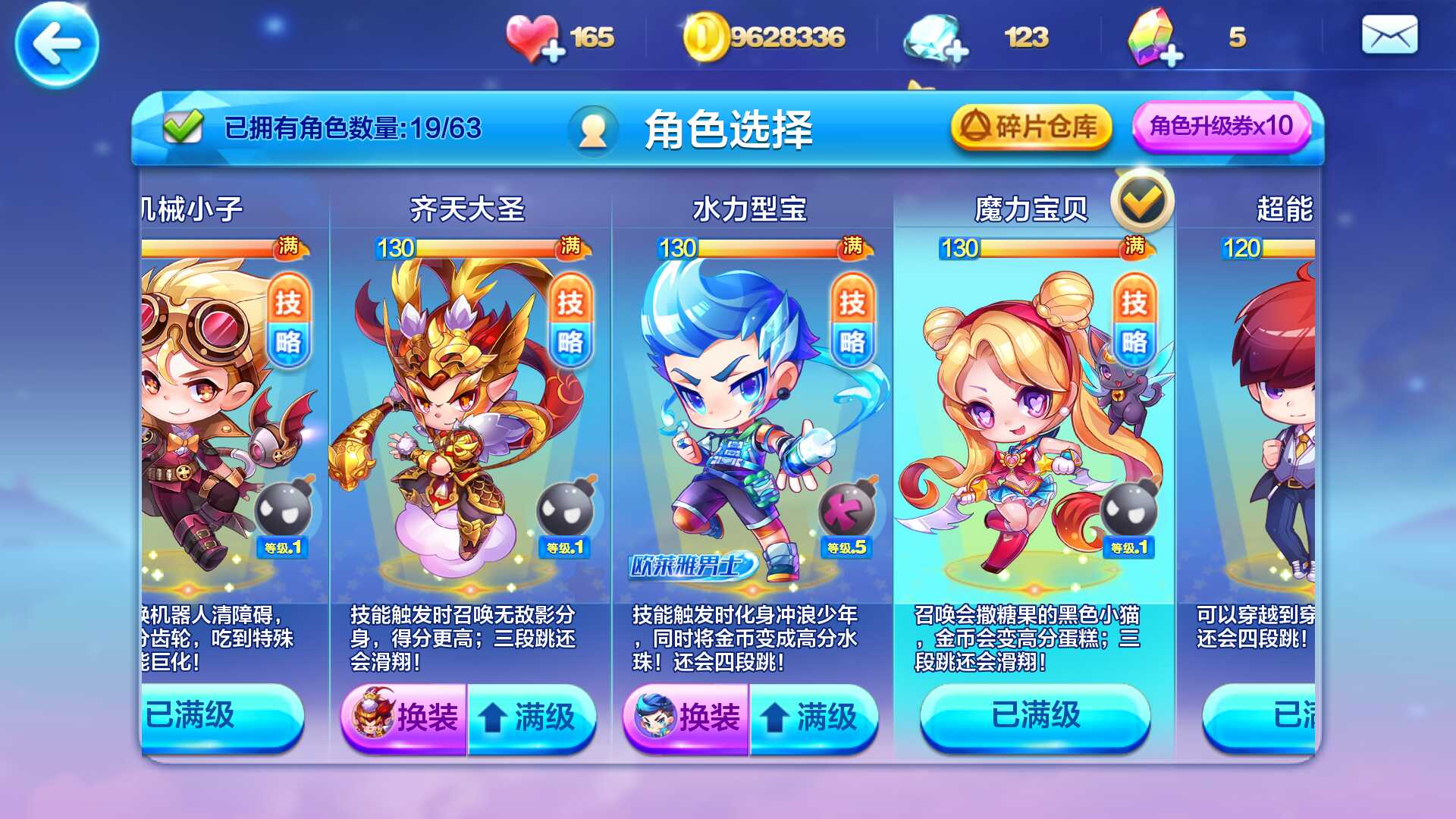Click the green checkmark beside owned character count
1456x819 pixels.
[x=182, y=125]
